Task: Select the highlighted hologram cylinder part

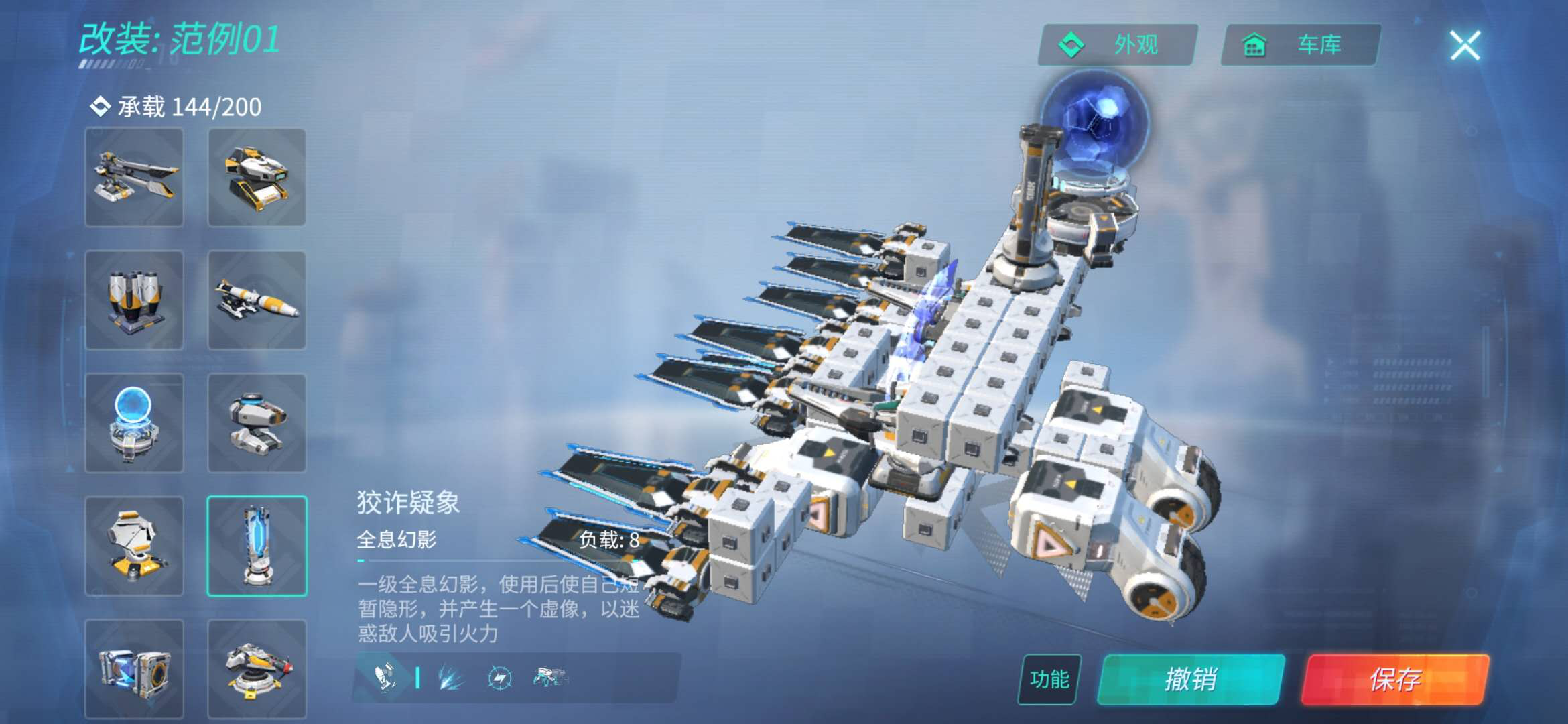Action: [257, 546]
